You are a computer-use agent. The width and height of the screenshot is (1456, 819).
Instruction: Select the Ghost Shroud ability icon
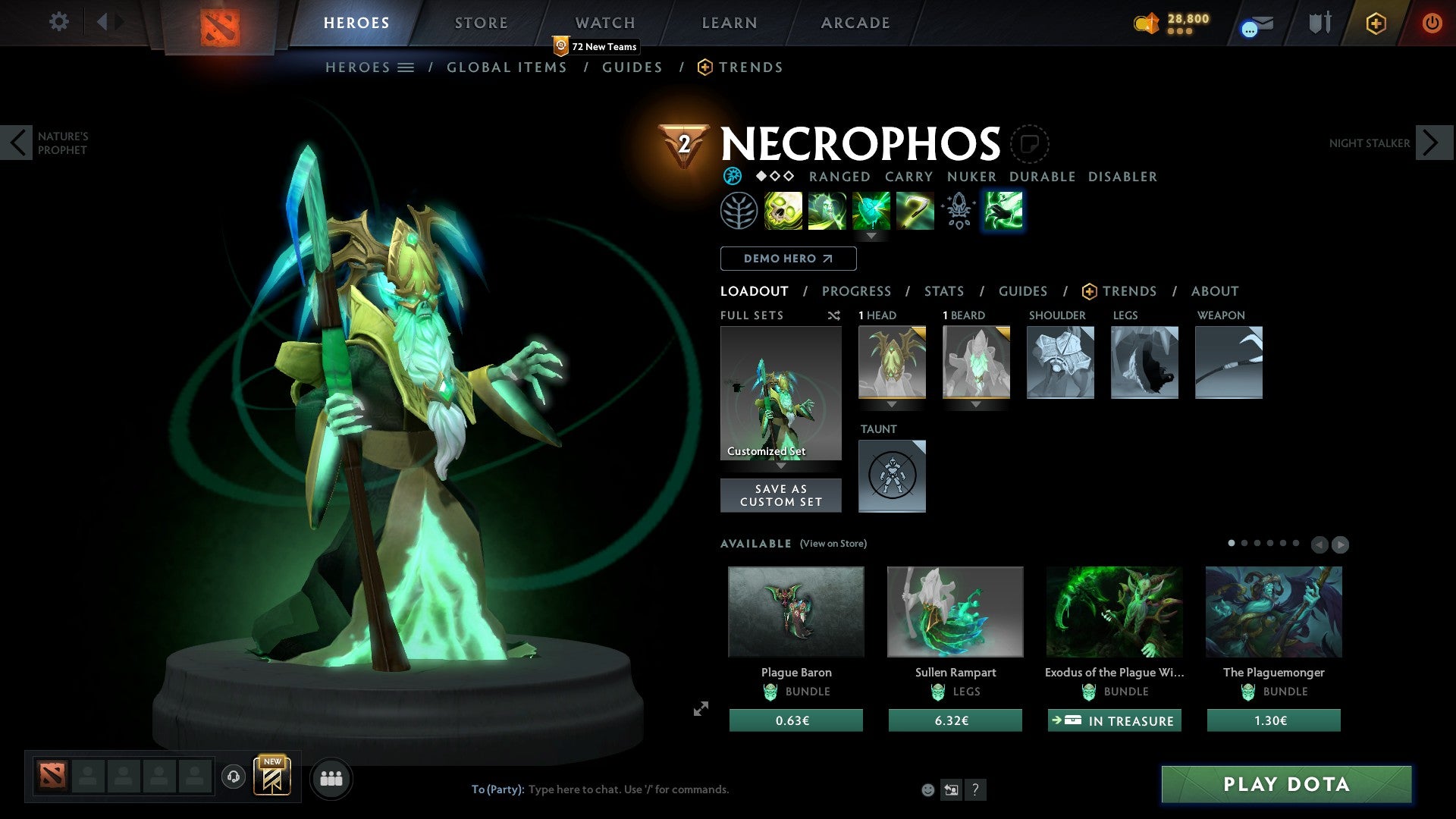click(x=827, y=211)
